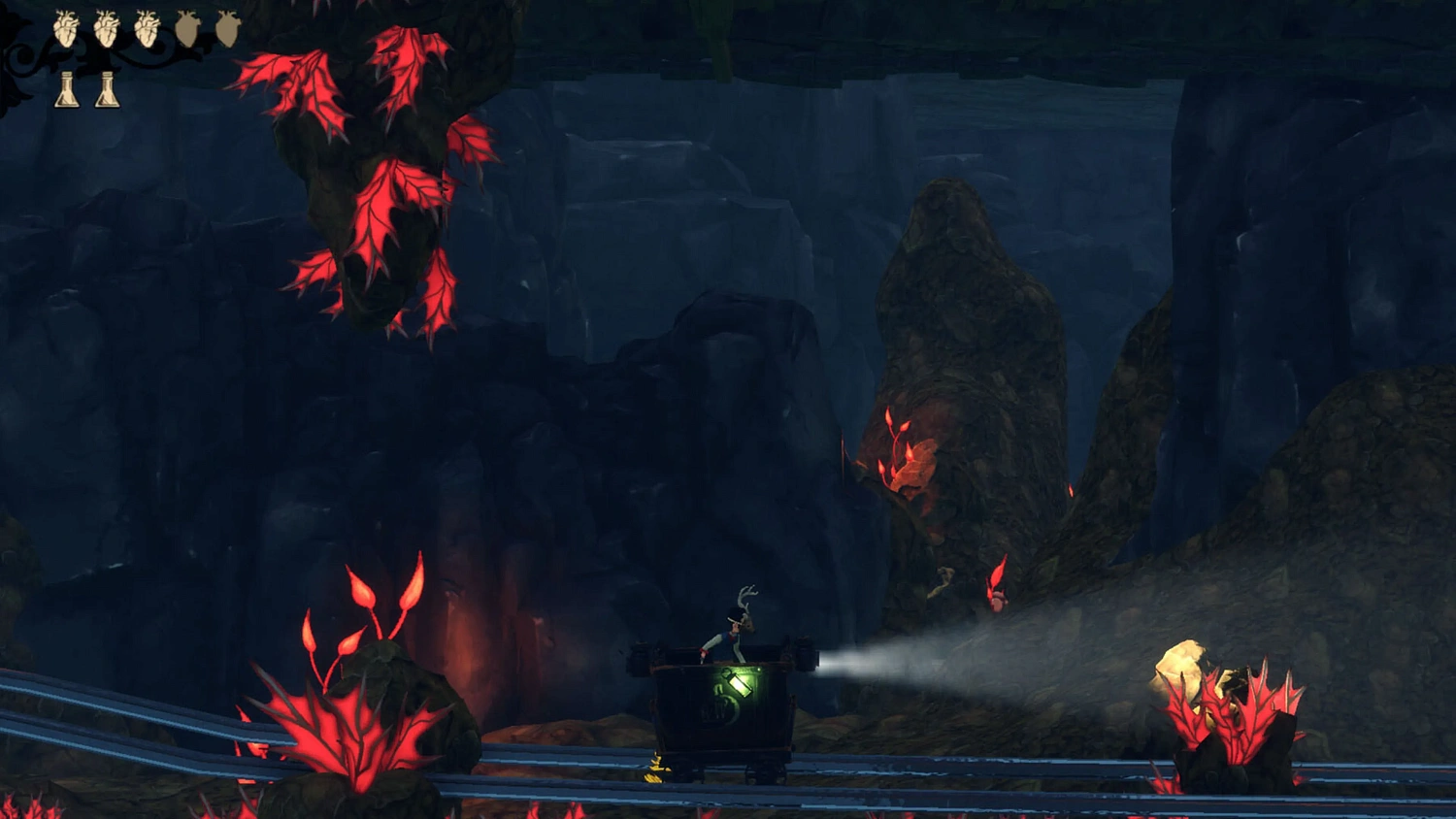Click the right potion flask icon
This screenshot has width=1456, height=819.
click(106, 89)
